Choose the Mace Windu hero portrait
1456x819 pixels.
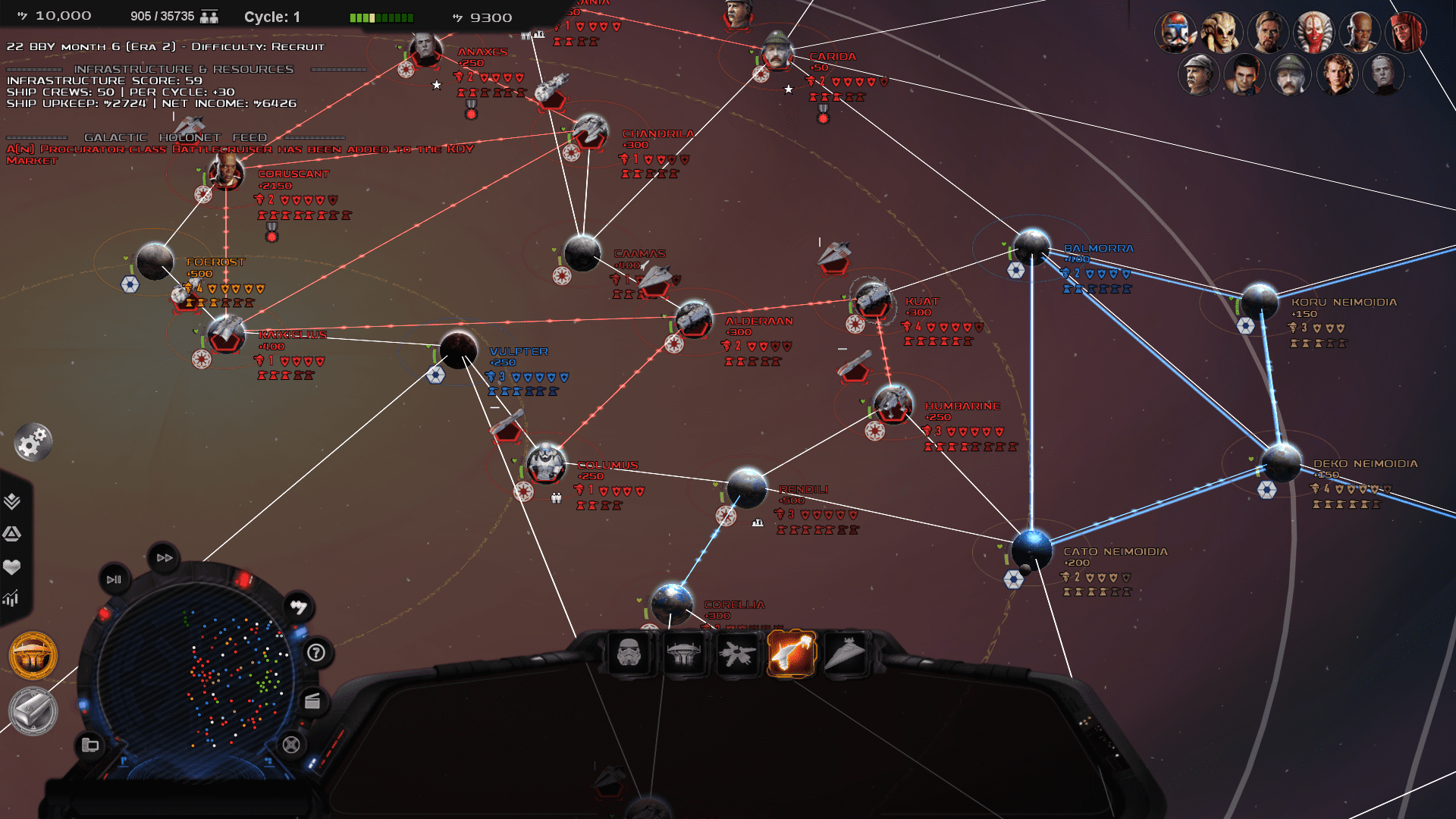point(1360,33)
